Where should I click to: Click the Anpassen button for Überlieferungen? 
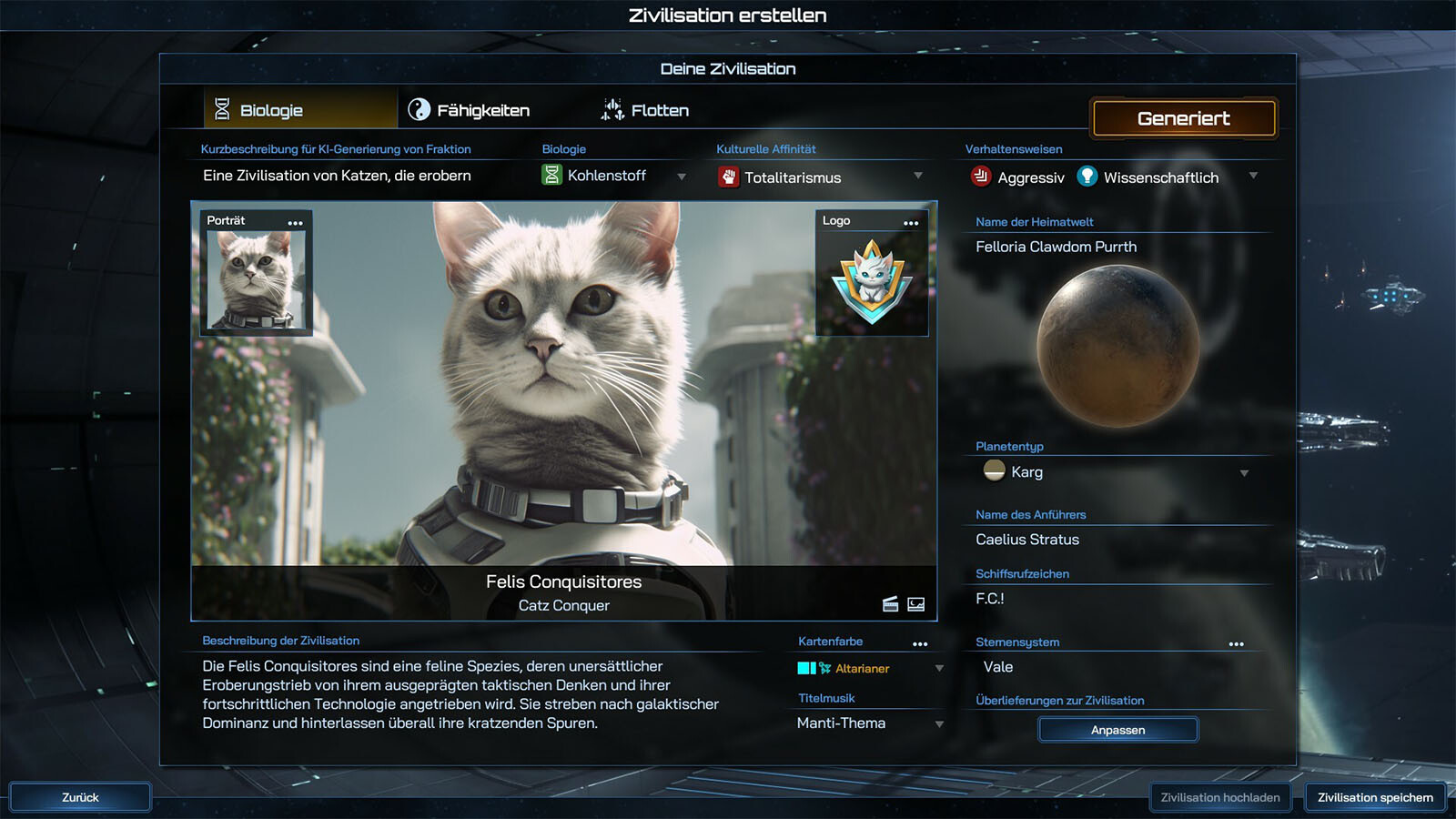[x=1117, y=730]
